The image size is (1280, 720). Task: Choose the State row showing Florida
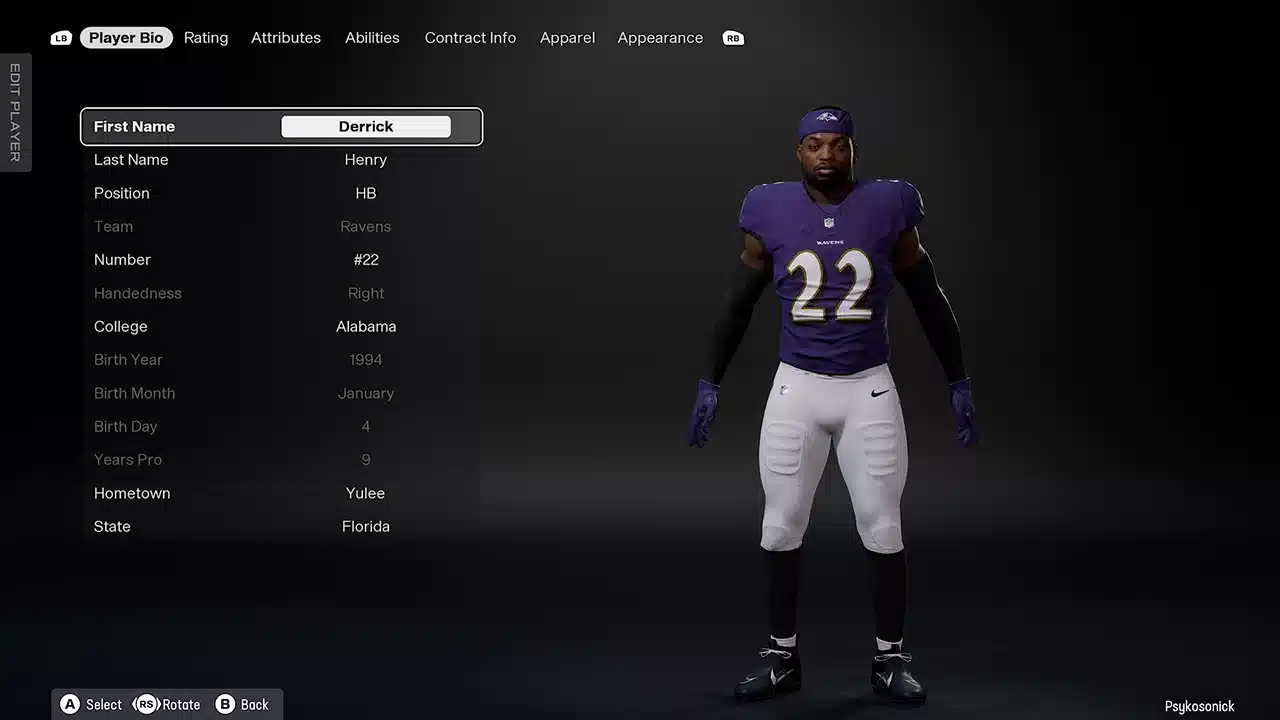pyautogui.click(x=281, y=527)
